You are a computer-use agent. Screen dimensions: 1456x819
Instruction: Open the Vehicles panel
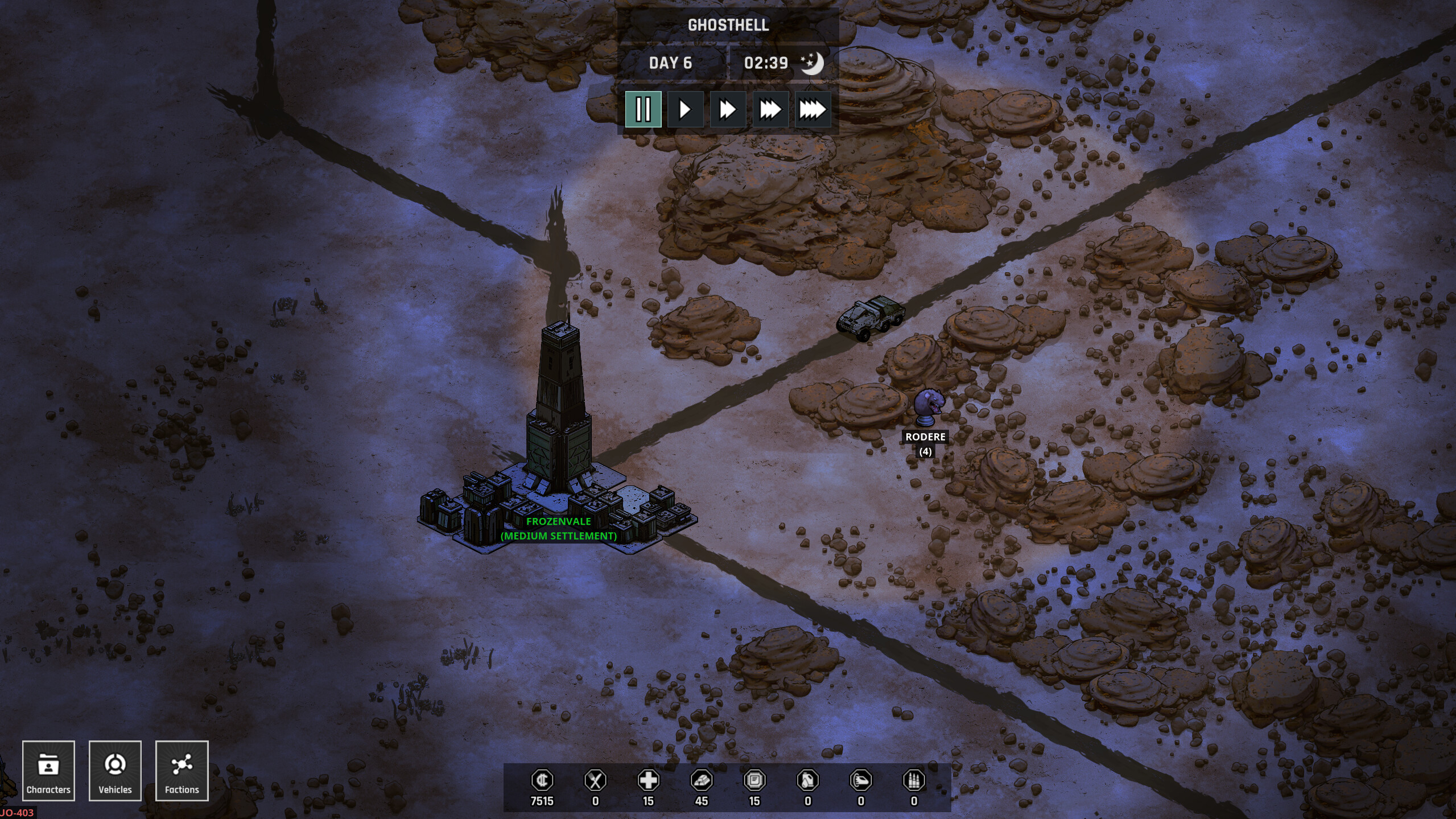click(115, 771)
